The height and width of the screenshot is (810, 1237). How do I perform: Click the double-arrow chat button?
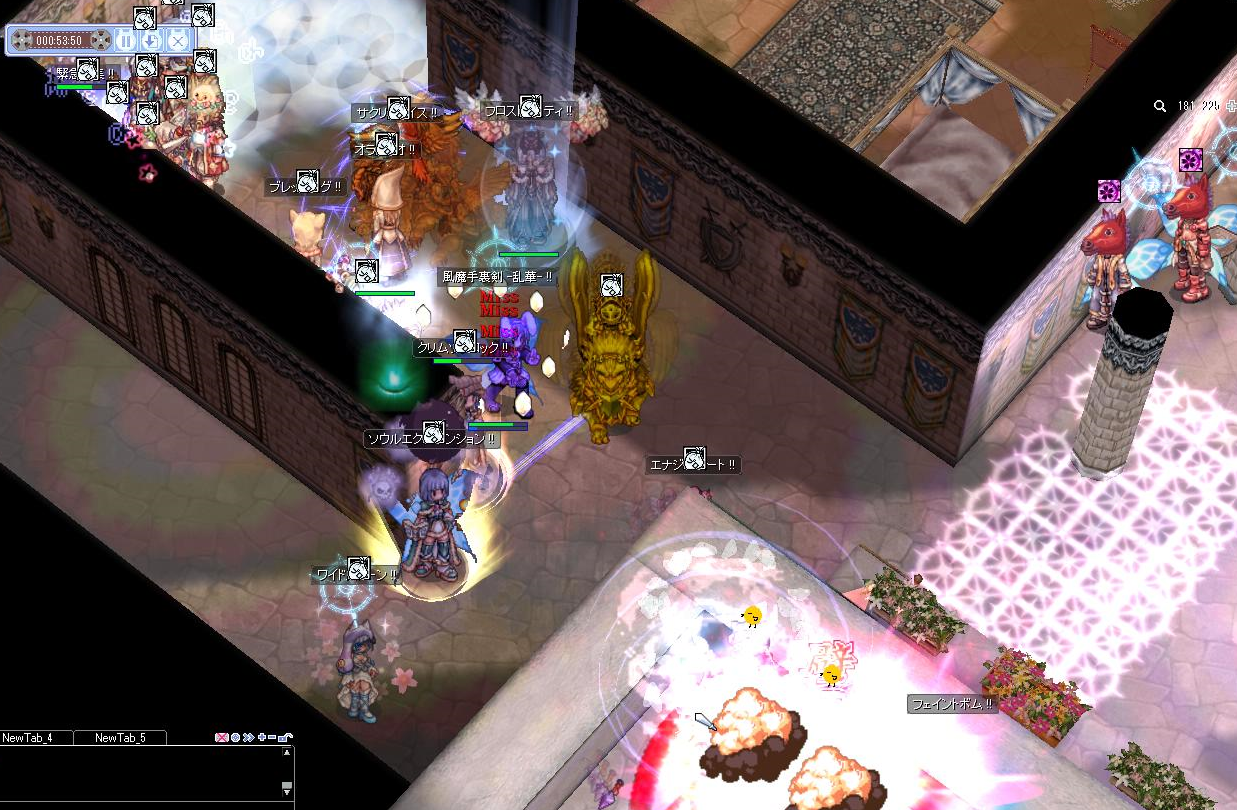248,738
